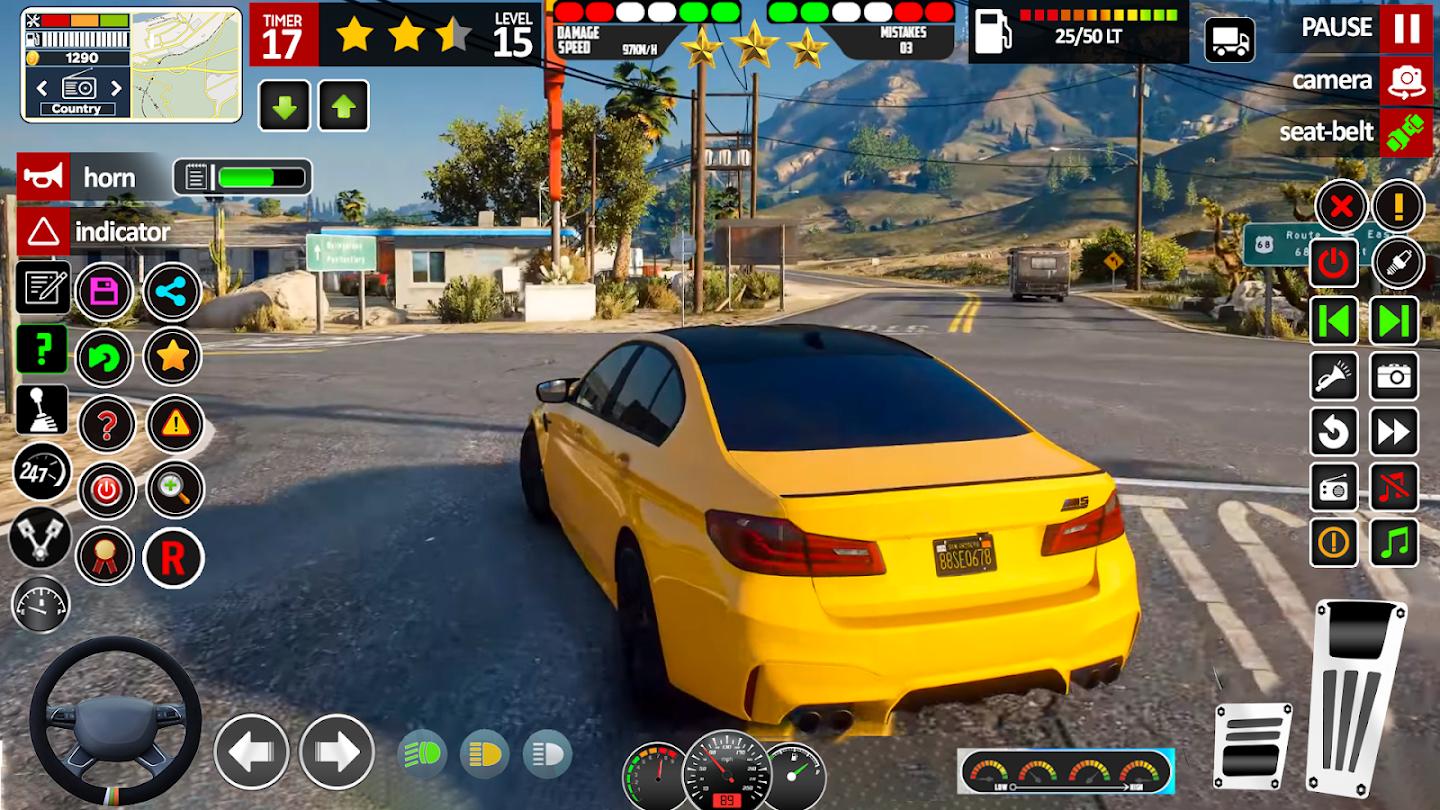Image resolution: width=1440 pixels, height=810 pixels.
Task: Switch the view using the camera button
Action: point(1406,81)
